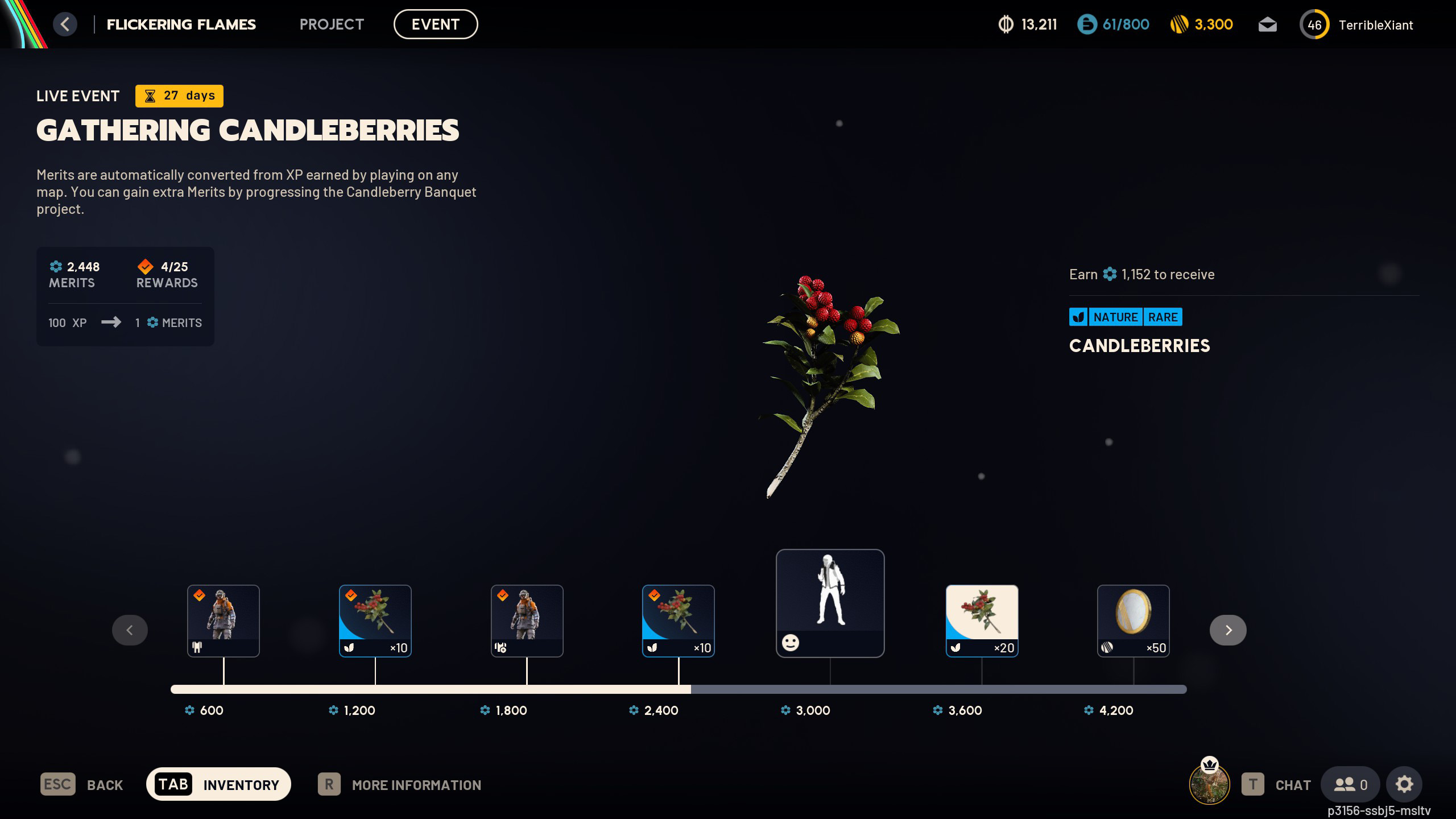Select the 2,400 merits candleberries reward

coord(678,621)
